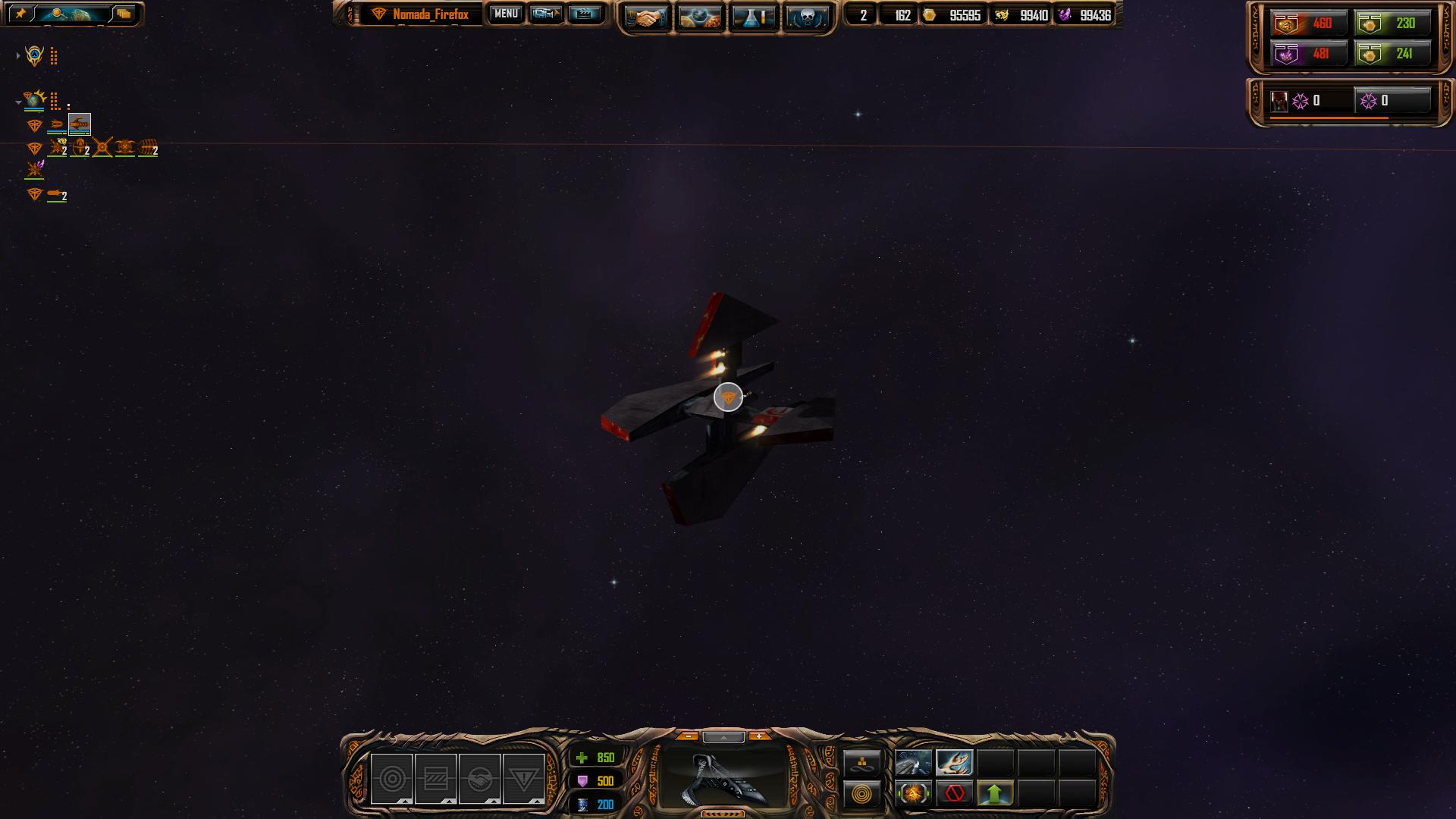Image resolution: width=1456 pixels, height=819 pixels.
Task: Activate the glowing hand ability
Action: (954, 762)
